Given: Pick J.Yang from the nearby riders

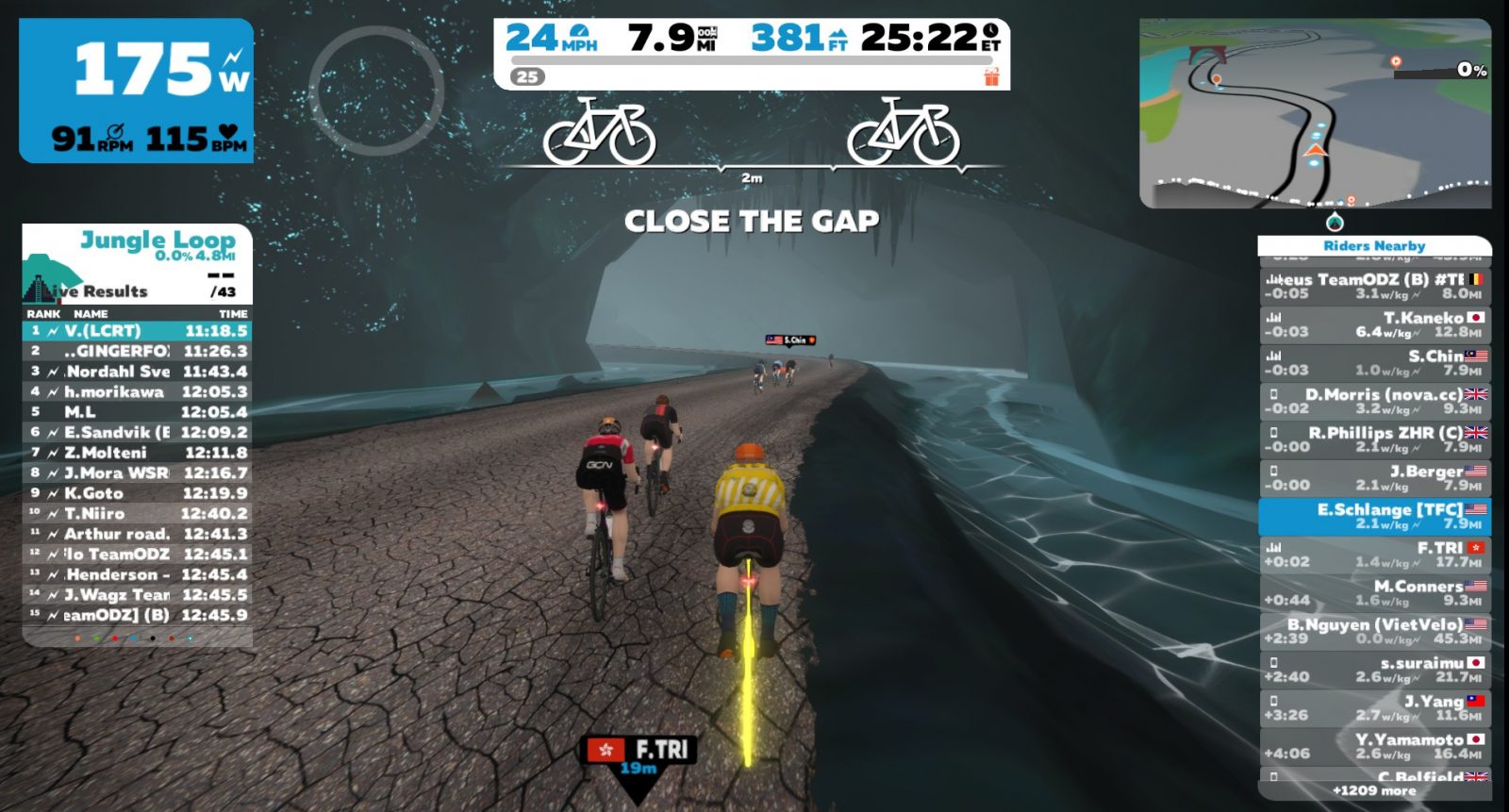Looking at the screenshot, I should [x=1374, y=708].
